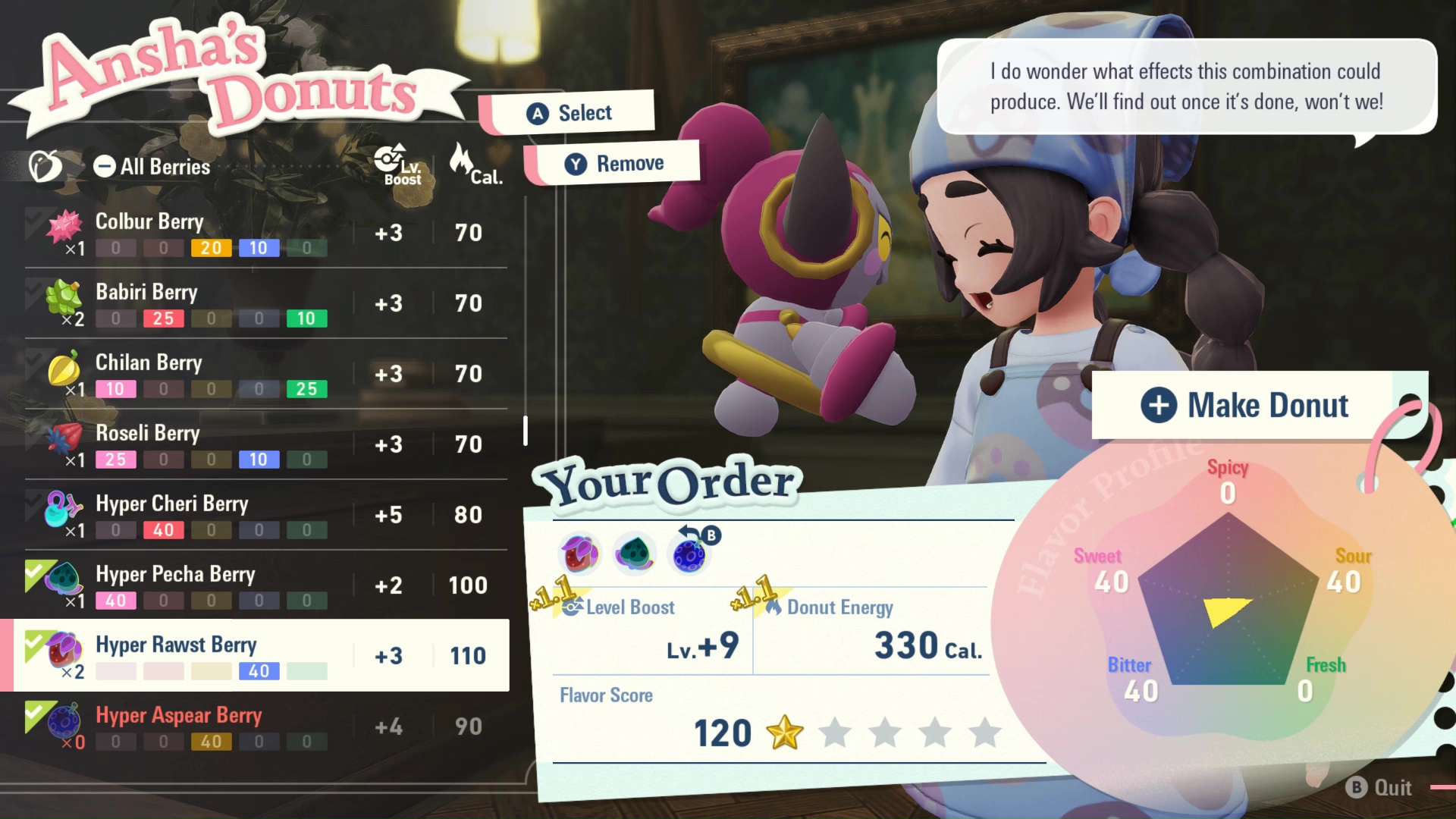
Task: Collapse the All Berries list via minus icon
Action: coord(104,166)
